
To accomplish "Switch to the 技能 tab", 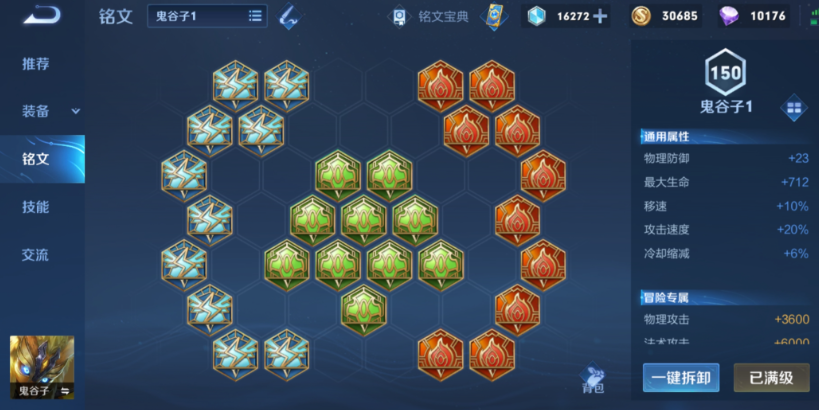I will 36,207.
